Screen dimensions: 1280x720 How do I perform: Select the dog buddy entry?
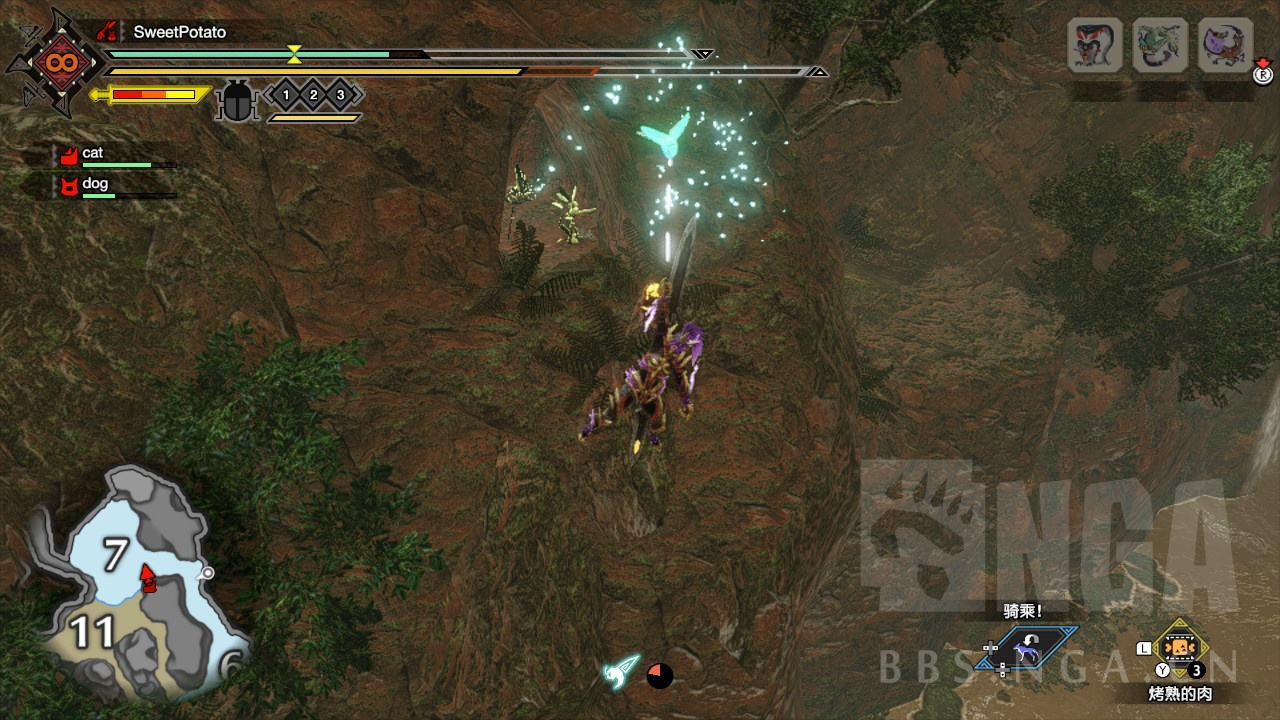[95, 184]
